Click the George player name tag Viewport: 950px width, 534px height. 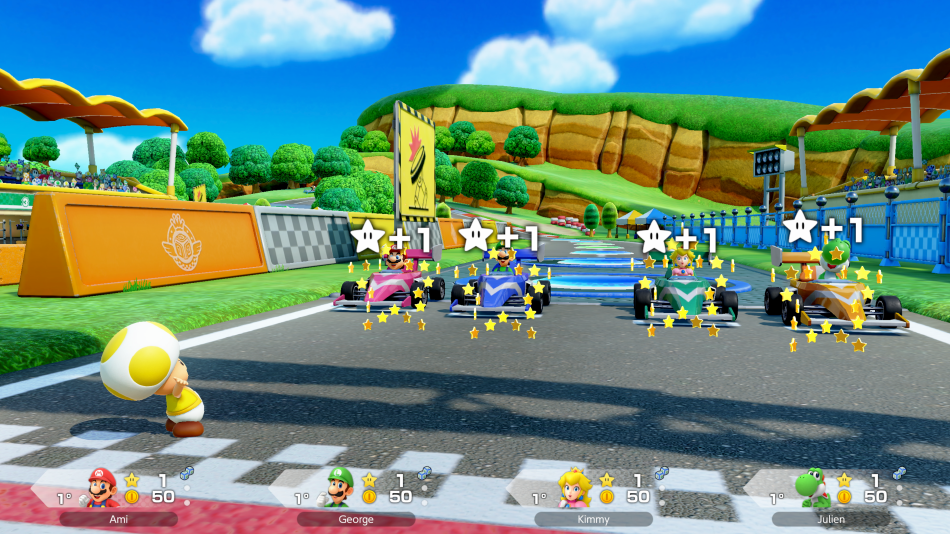click(356, 520)
